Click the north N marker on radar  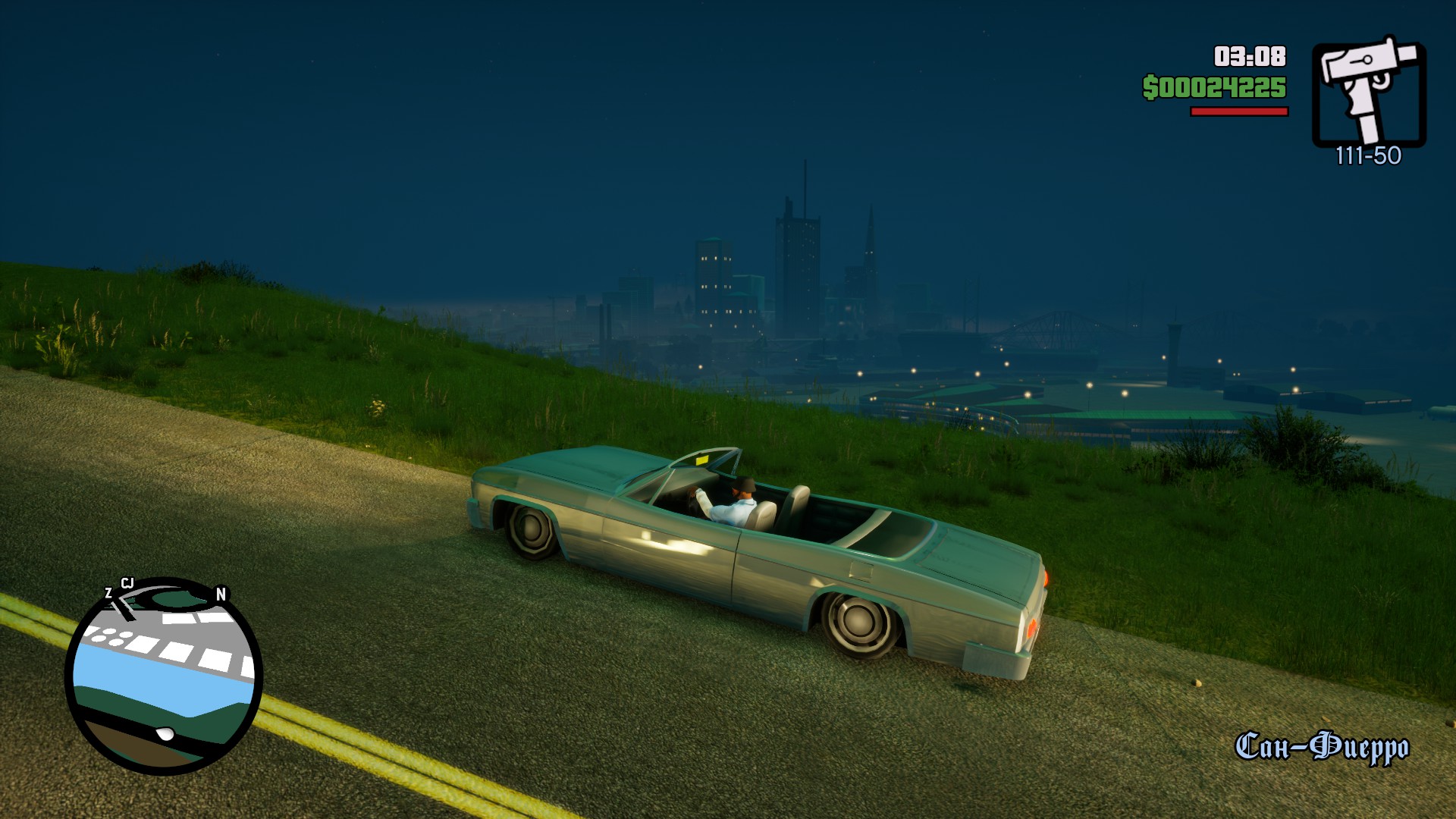pos(221,595)
